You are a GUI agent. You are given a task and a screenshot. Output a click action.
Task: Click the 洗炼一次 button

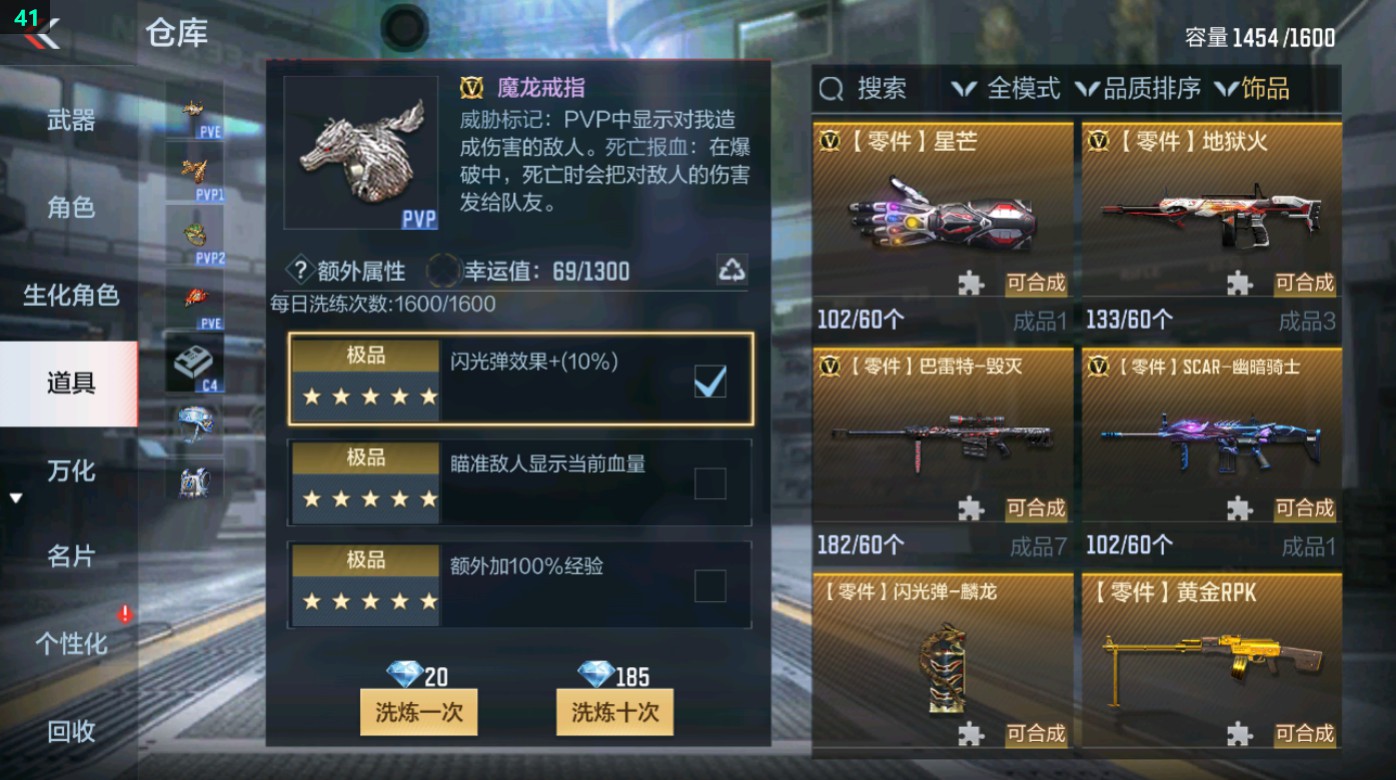419,713
